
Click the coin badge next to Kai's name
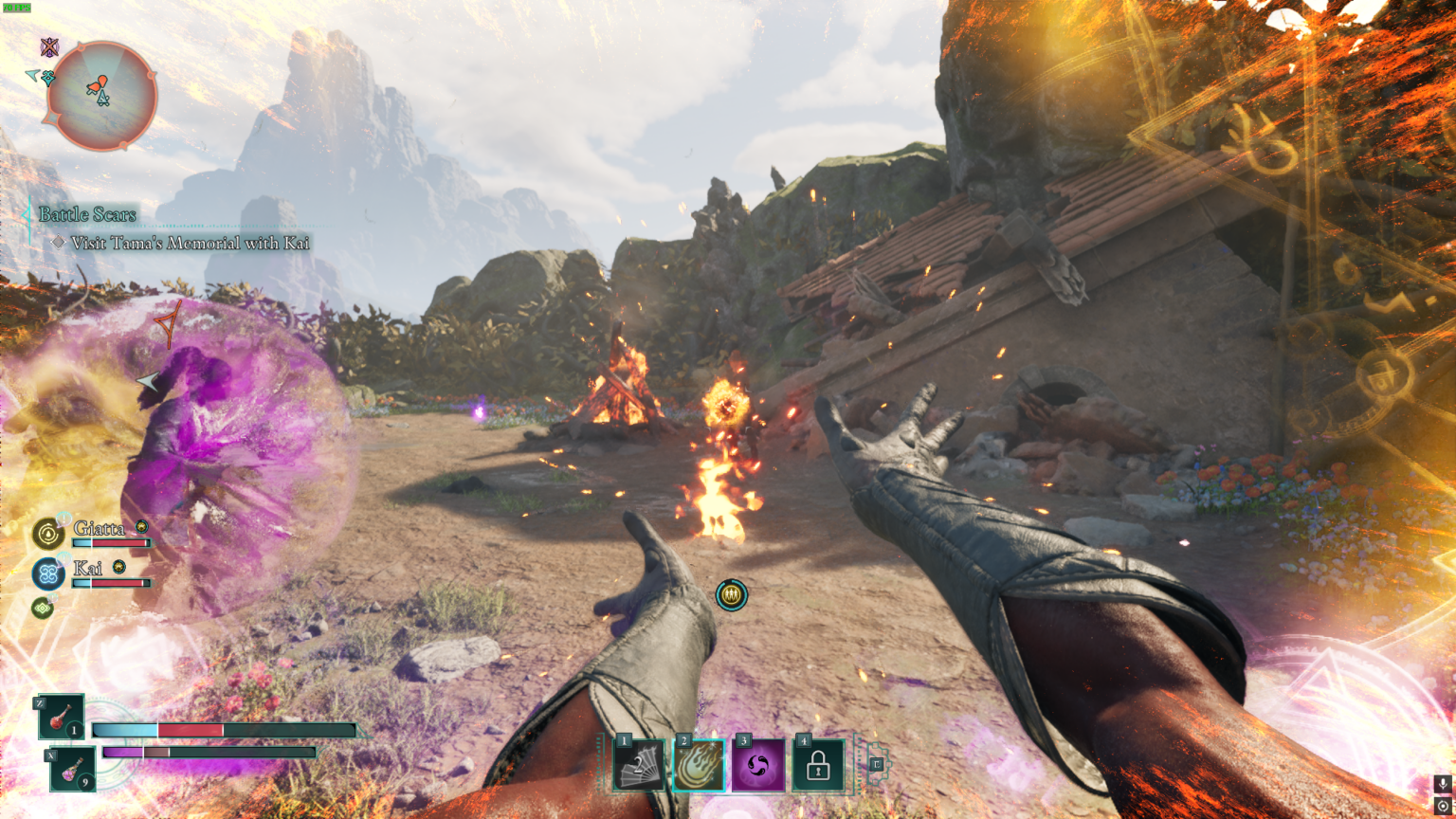(118, 567)
